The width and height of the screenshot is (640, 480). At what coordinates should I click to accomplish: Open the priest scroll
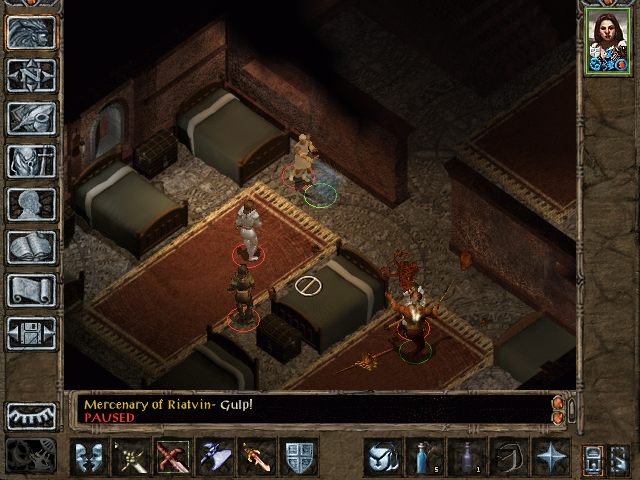coord(32,290)
